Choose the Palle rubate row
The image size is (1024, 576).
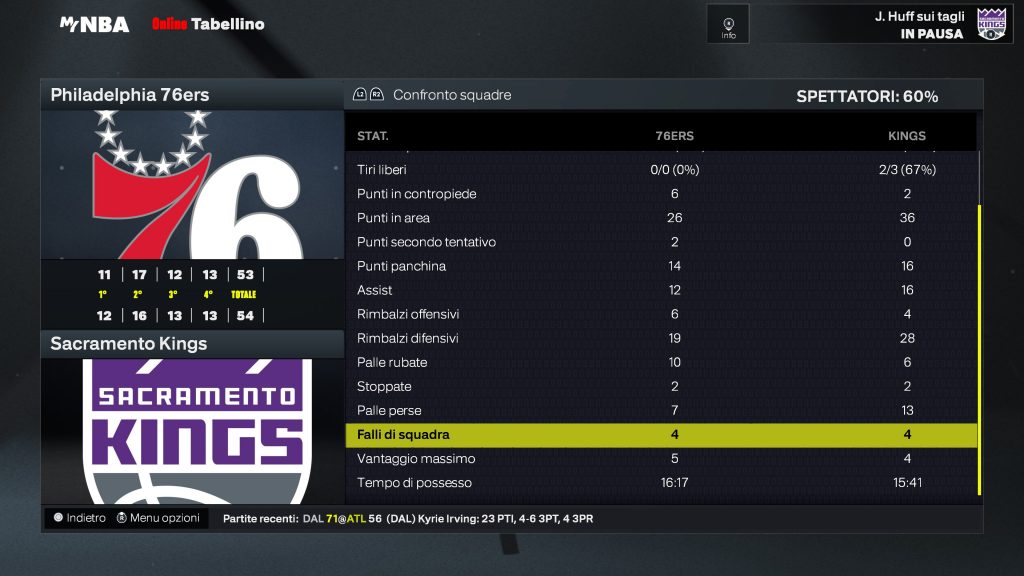pos(660,362)
